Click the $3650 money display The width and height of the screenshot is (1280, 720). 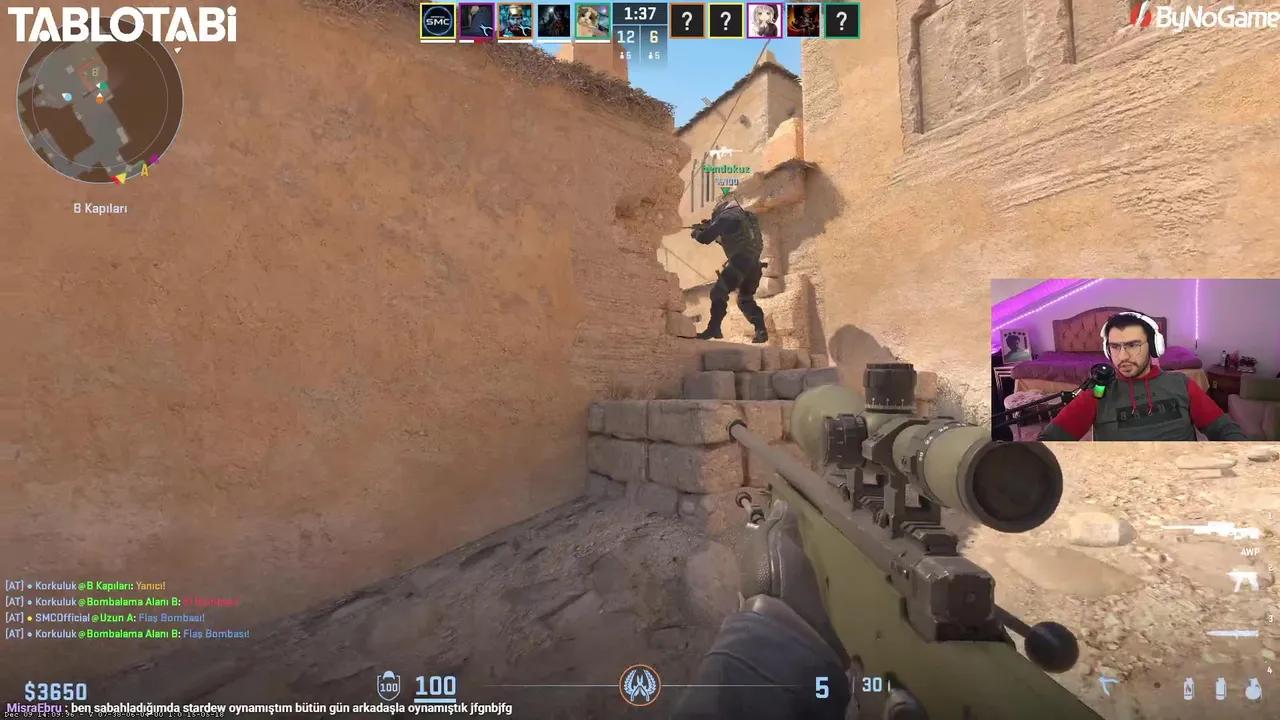pyautogui.click(x=57, y=690)
